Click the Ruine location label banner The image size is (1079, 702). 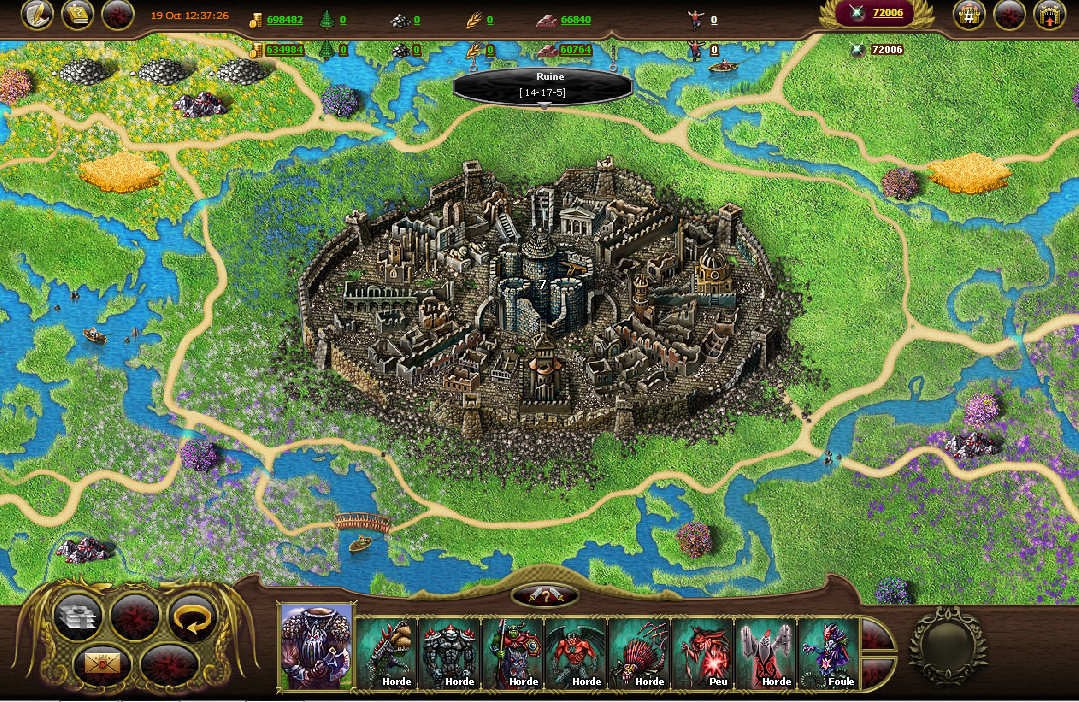coord(543,84)
